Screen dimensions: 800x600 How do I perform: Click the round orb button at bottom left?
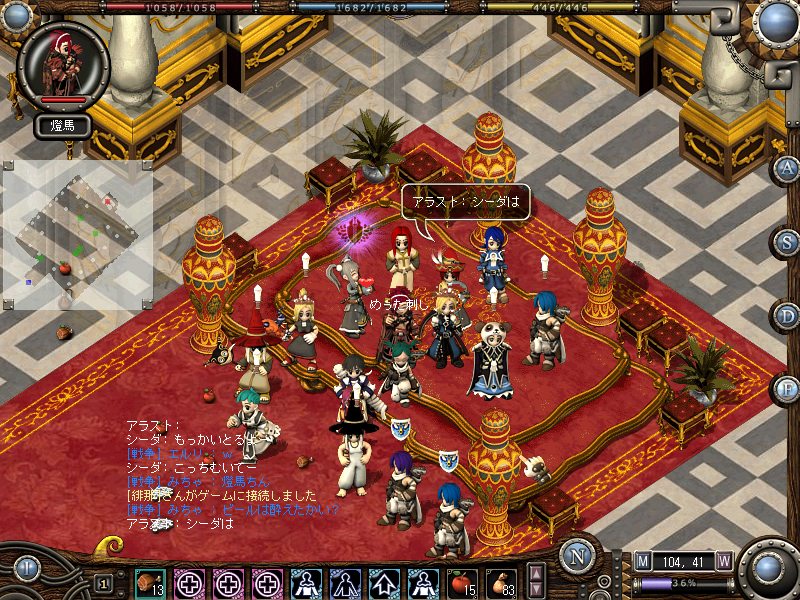click(25, 568)
